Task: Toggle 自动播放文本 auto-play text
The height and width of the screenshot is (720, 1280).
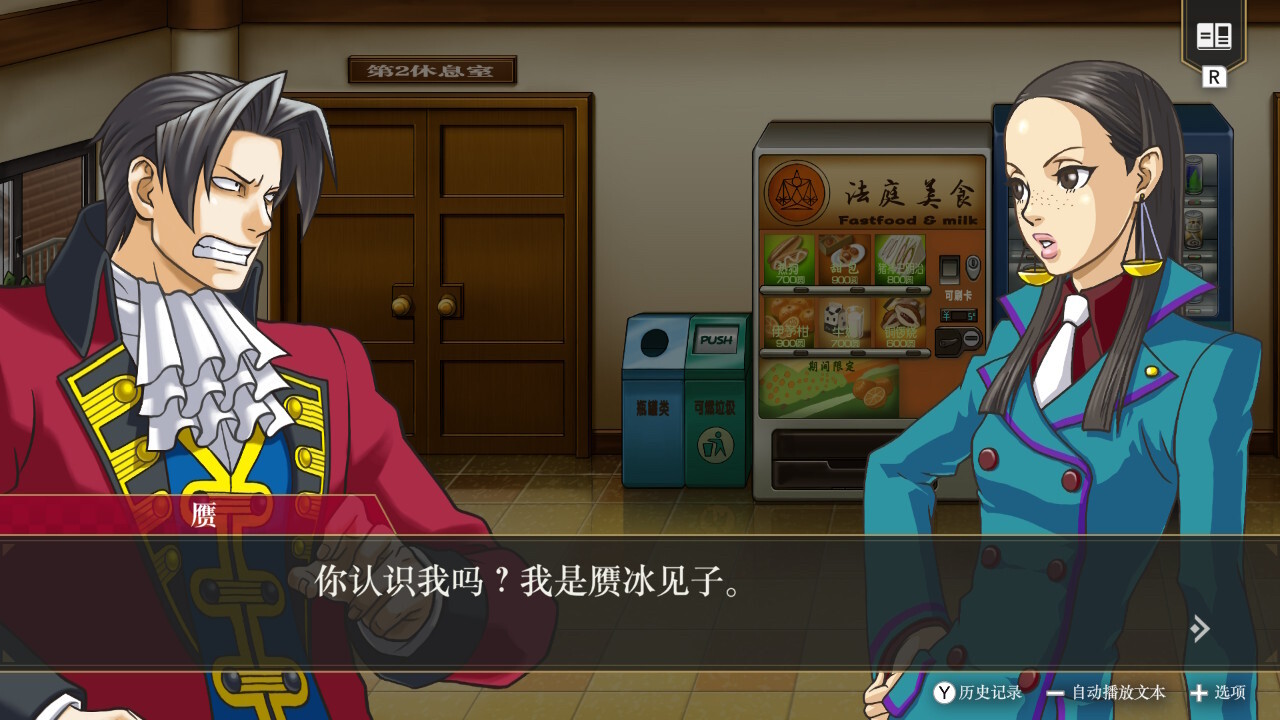Action: pos(1106,692)
